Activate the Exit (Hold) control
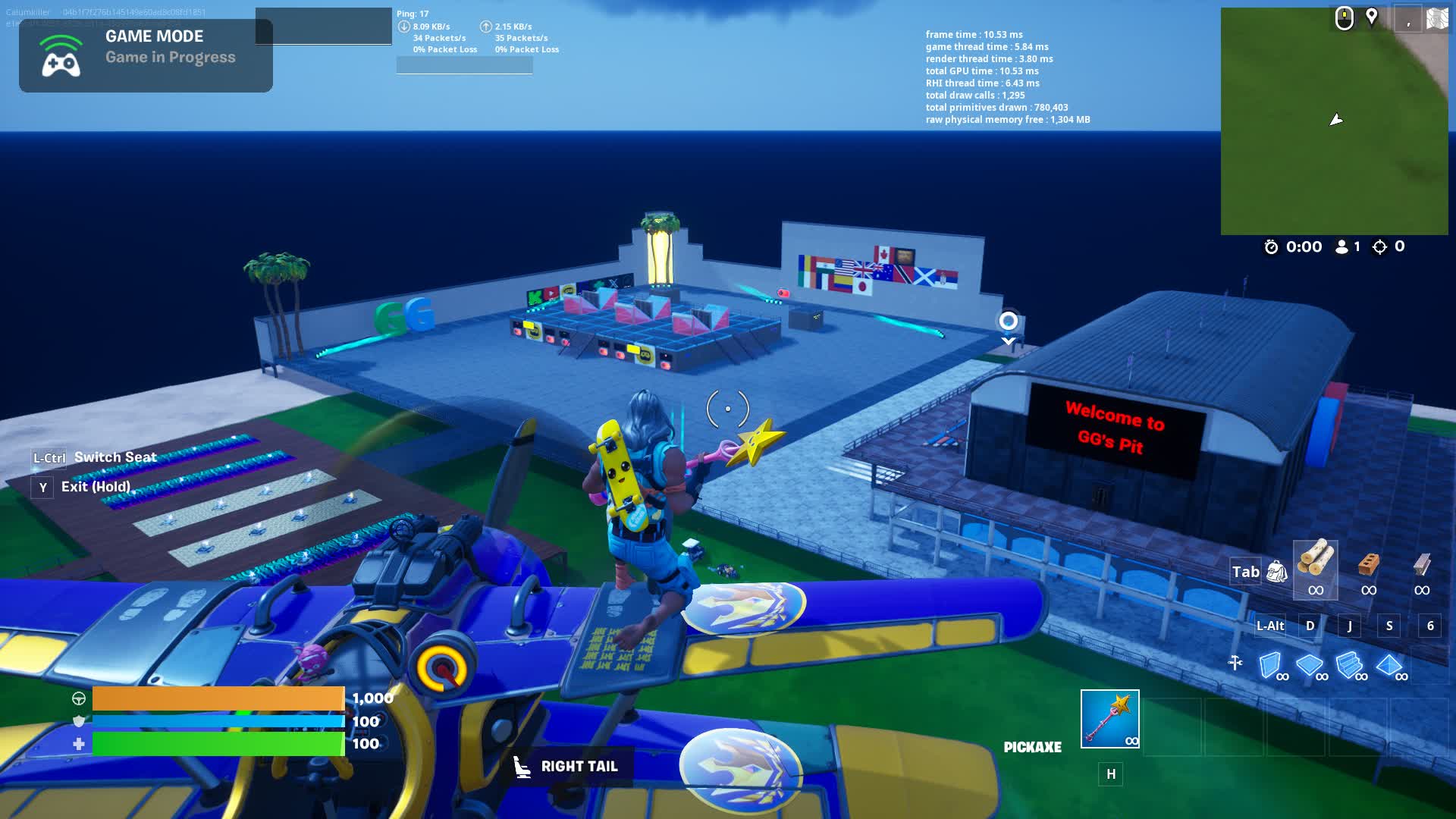This screenshot has width=1456, height=819. 95,488
